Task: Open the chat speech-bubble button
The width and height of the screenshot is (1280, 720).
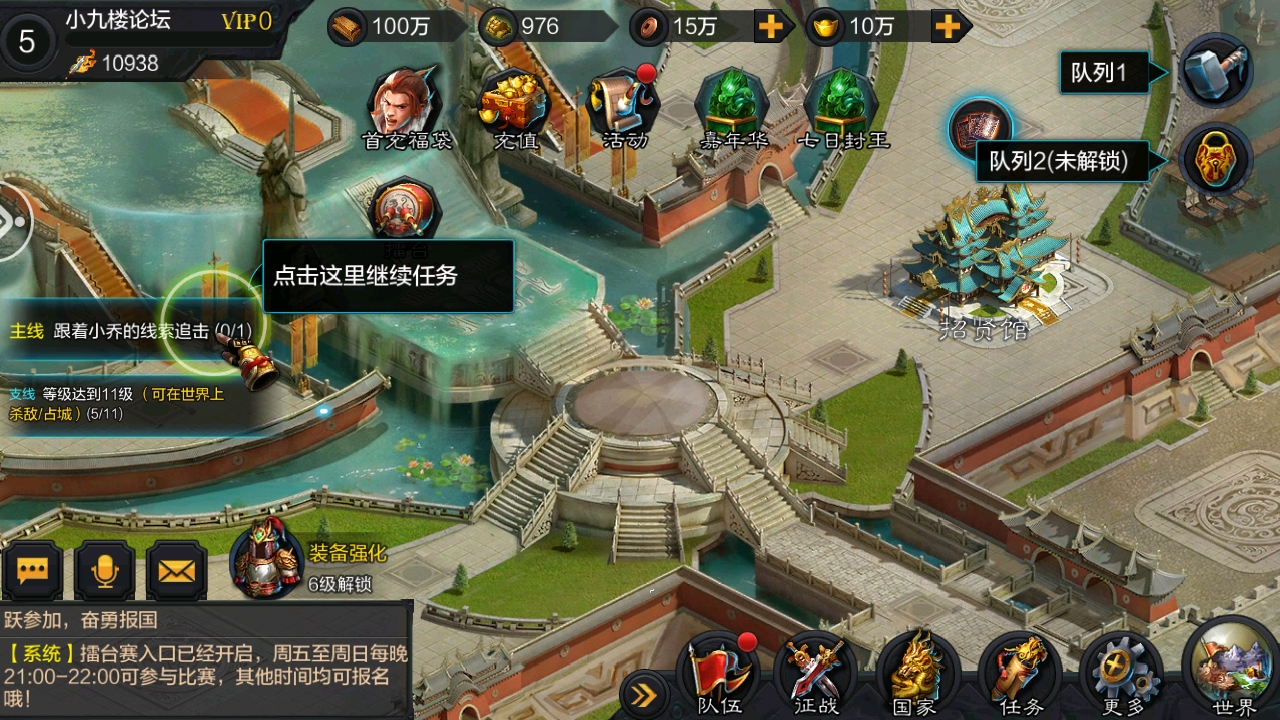Action: coord(33,570)
